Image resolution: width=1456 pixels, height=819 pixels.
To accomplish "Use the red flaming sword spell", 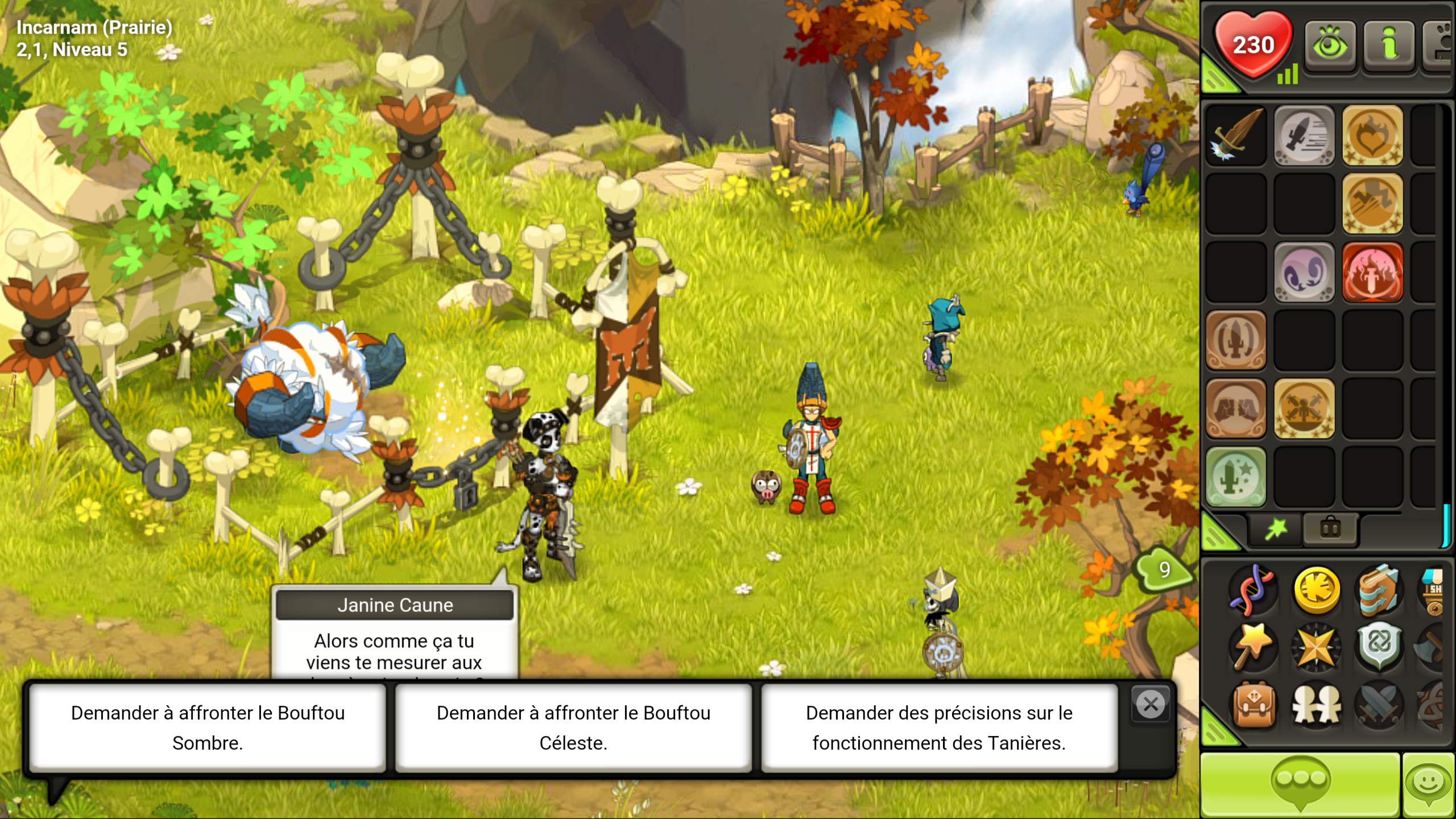I will (1372, 272).
